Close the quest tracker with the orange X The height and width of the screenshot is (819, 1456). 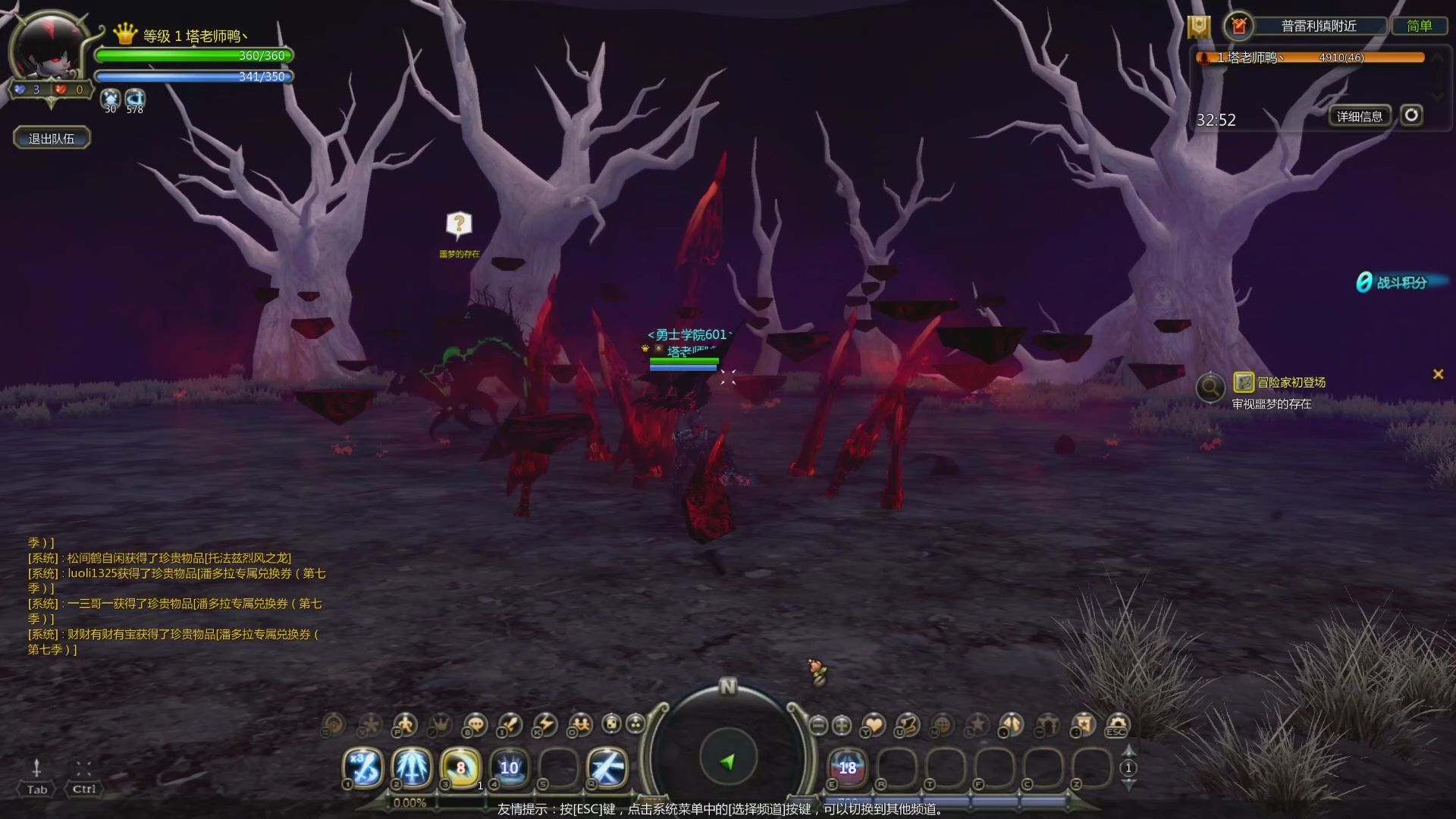(1438, 374)
